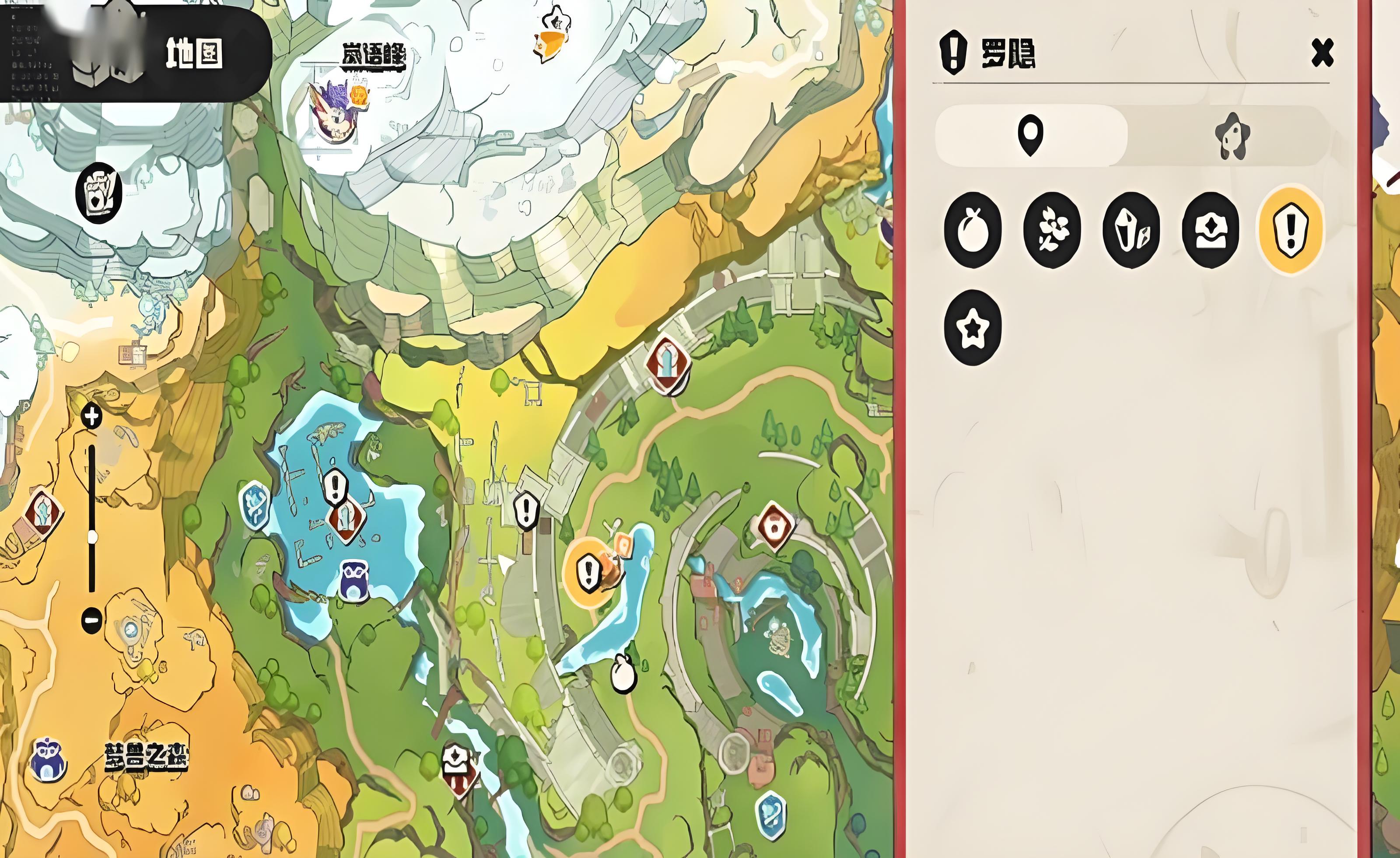Viewport: 1400px width, 858px height.
Task: Select the treasure chest filter icon
Action: coord(1210,230)
